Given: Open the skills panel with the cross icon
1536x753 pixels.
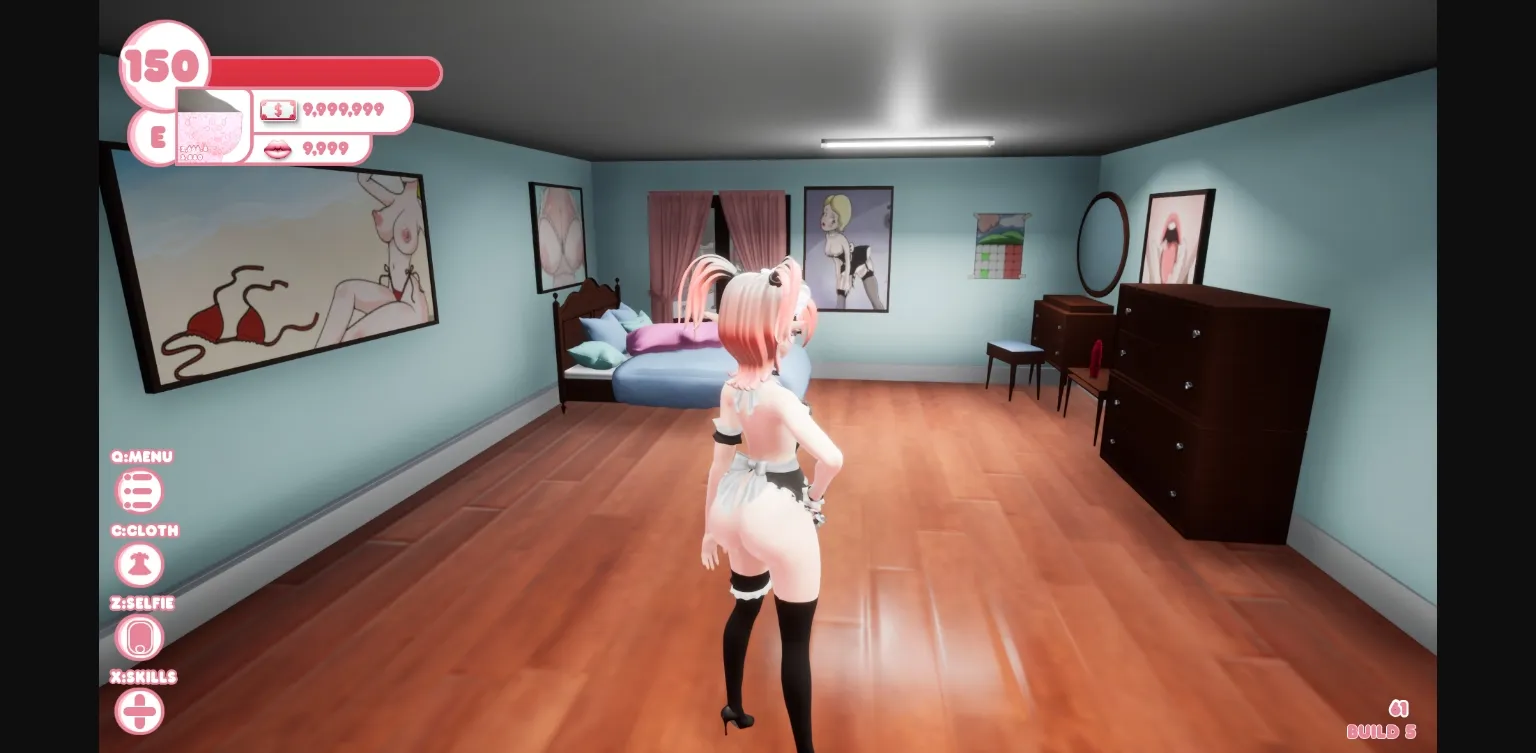Looking at the screenshot, I should click(139, 710).
